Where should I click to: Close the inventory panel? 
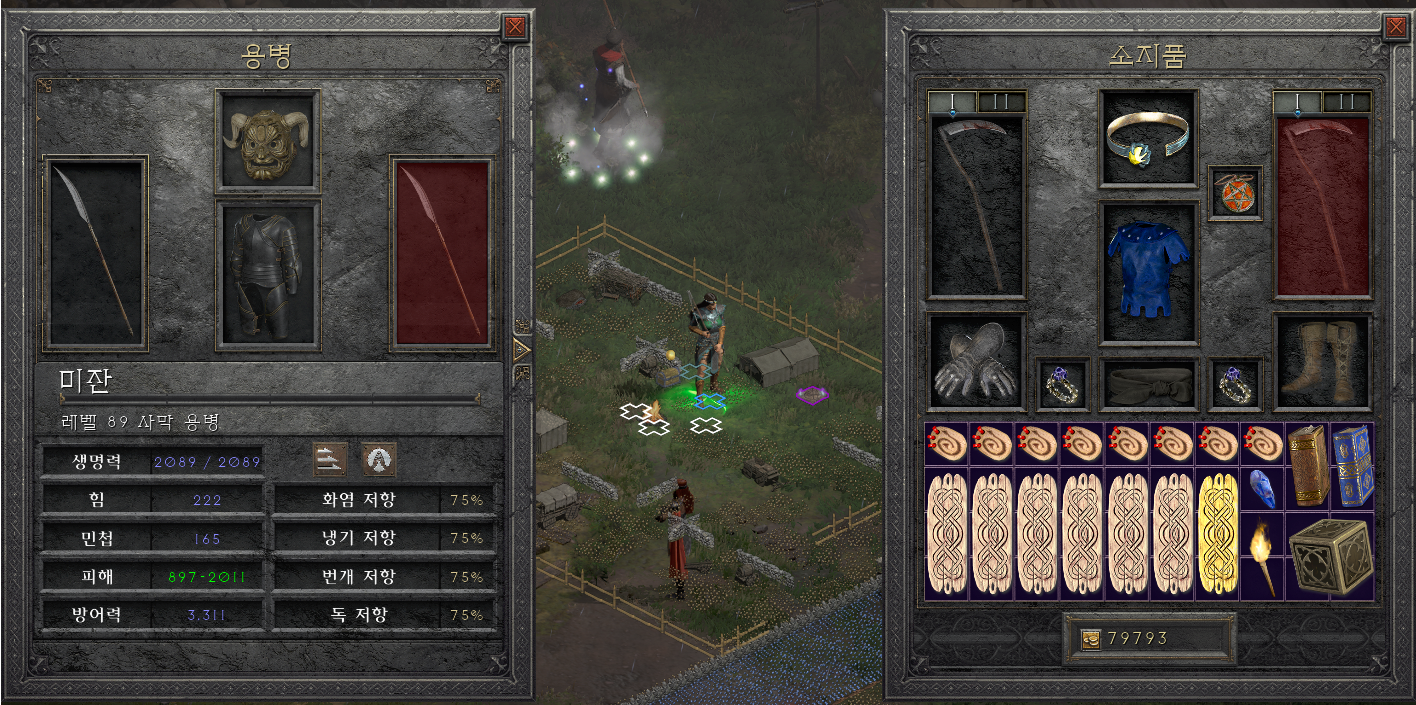click(1395, 27)
